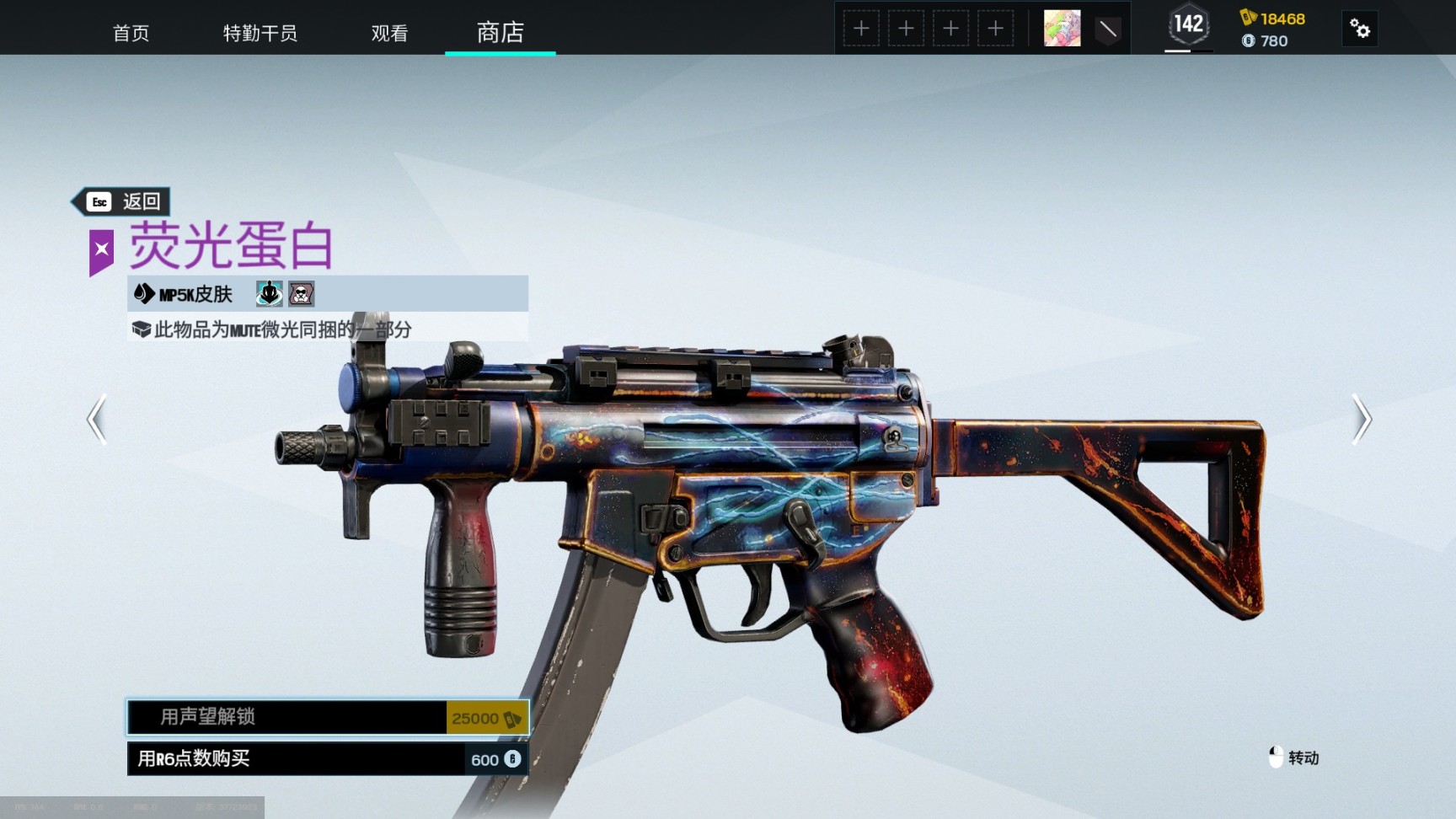
Task: Open the player profile avatar
Action: (x=1062, y=29)
